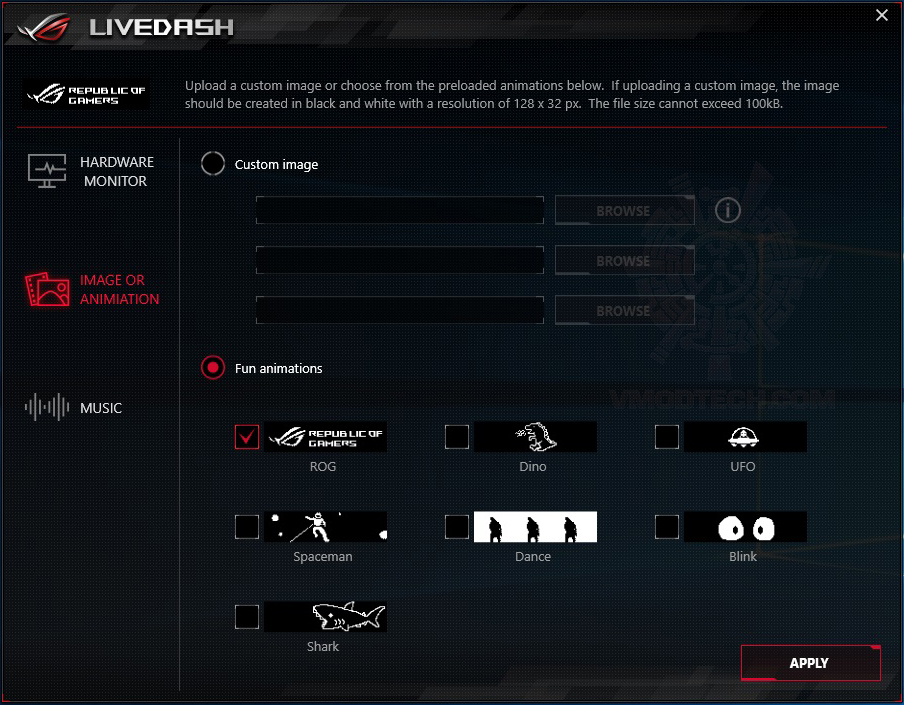The image size is (904, 705).
Task: Tick the Dance animation checkbox
Action: coord(457,527)
